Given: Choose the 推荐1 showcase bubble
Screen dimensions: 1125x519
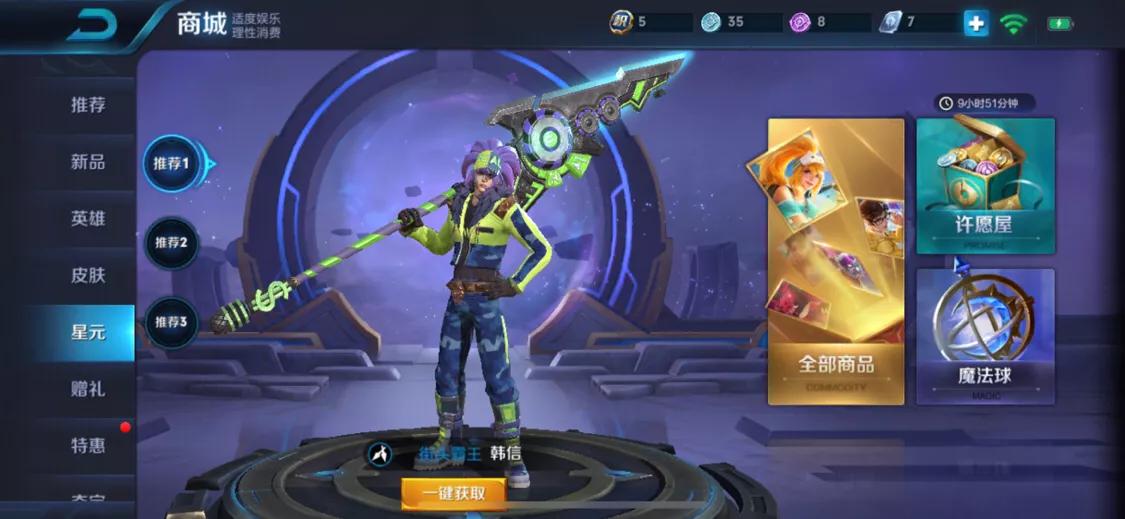Looking at the screenshot, I should coord(172,163).
